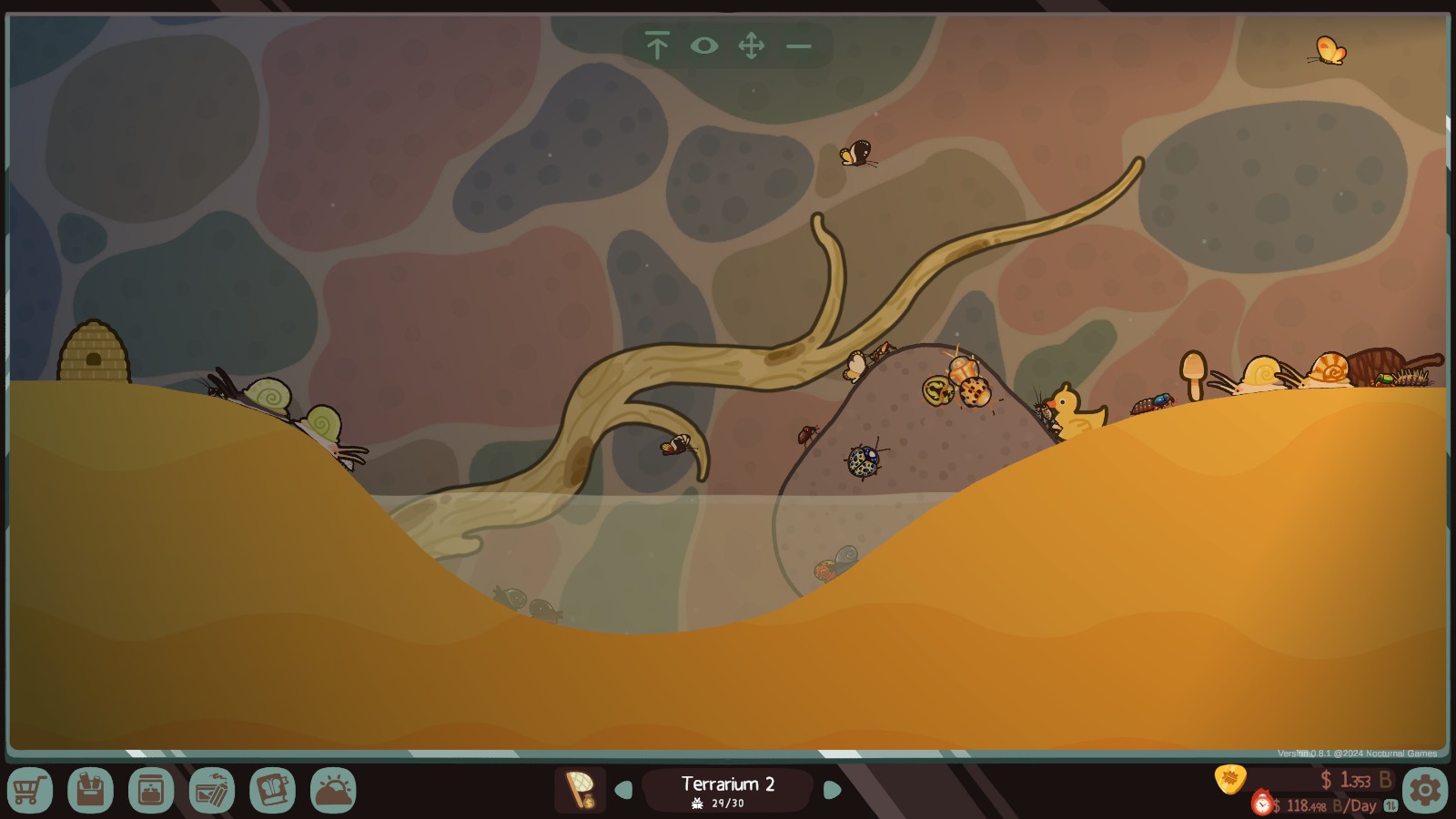Go to the next terrarium

[x=832, y=790]
